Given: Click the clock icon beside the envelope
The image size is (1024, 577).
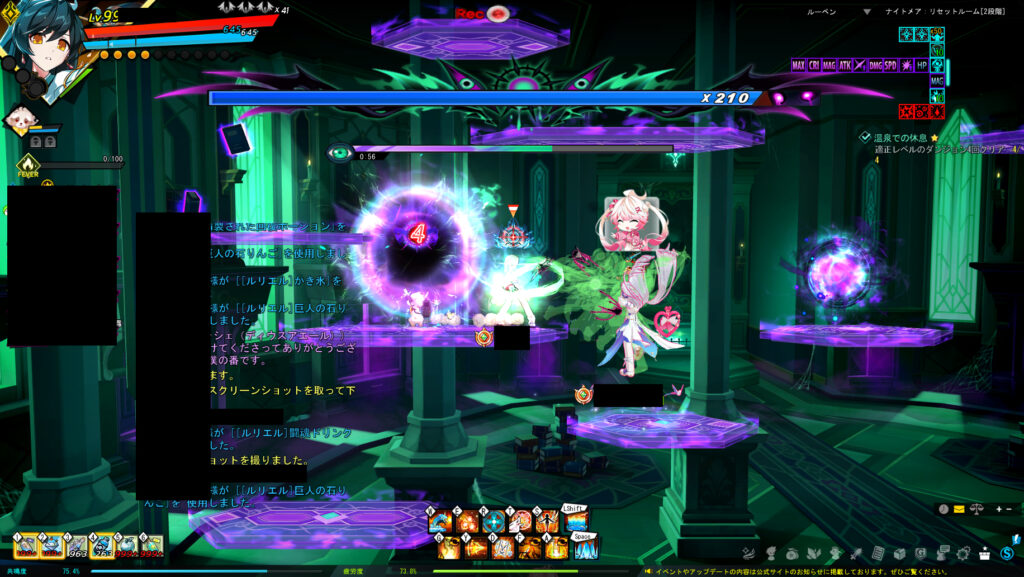Looking at the screenshot, I should [x=943, y=509].
